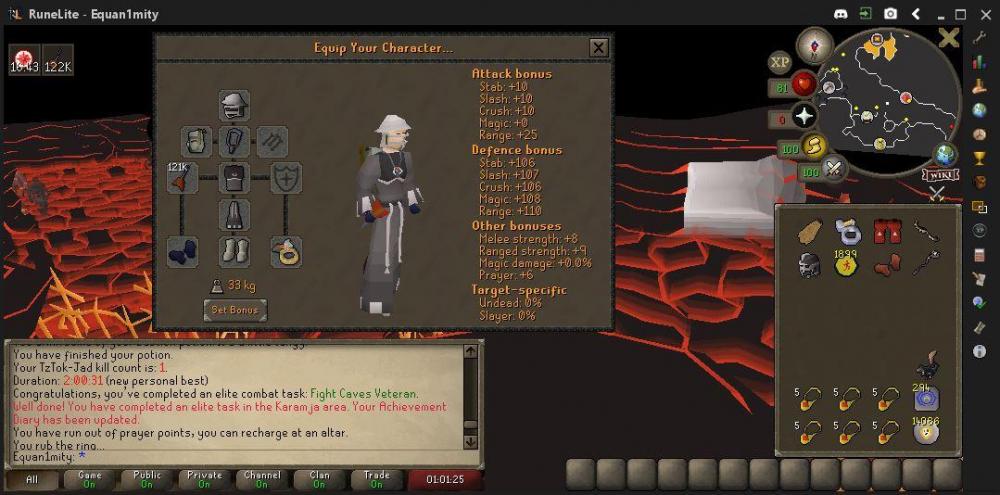Select the weapon slot showing 121k
Viewport: 1000px width, 495px height.
point(182,178)
